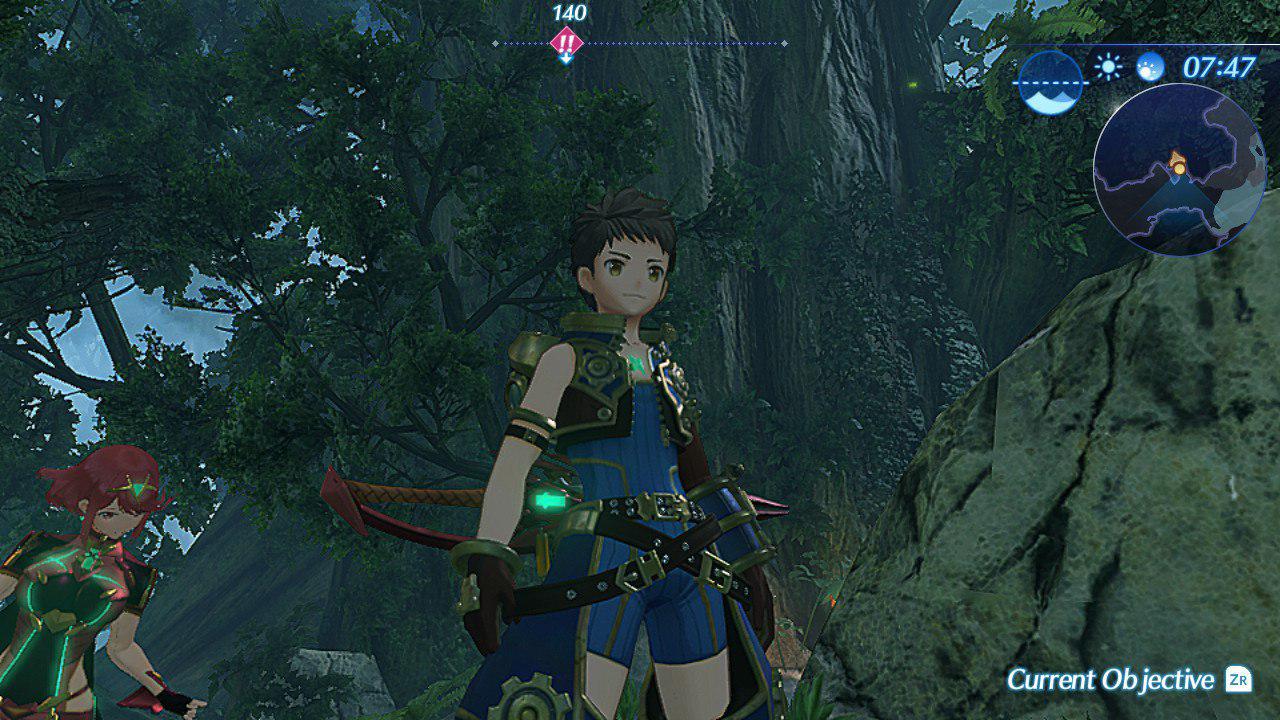
Task: Open the circular minimap
Action: [1179, 169]
